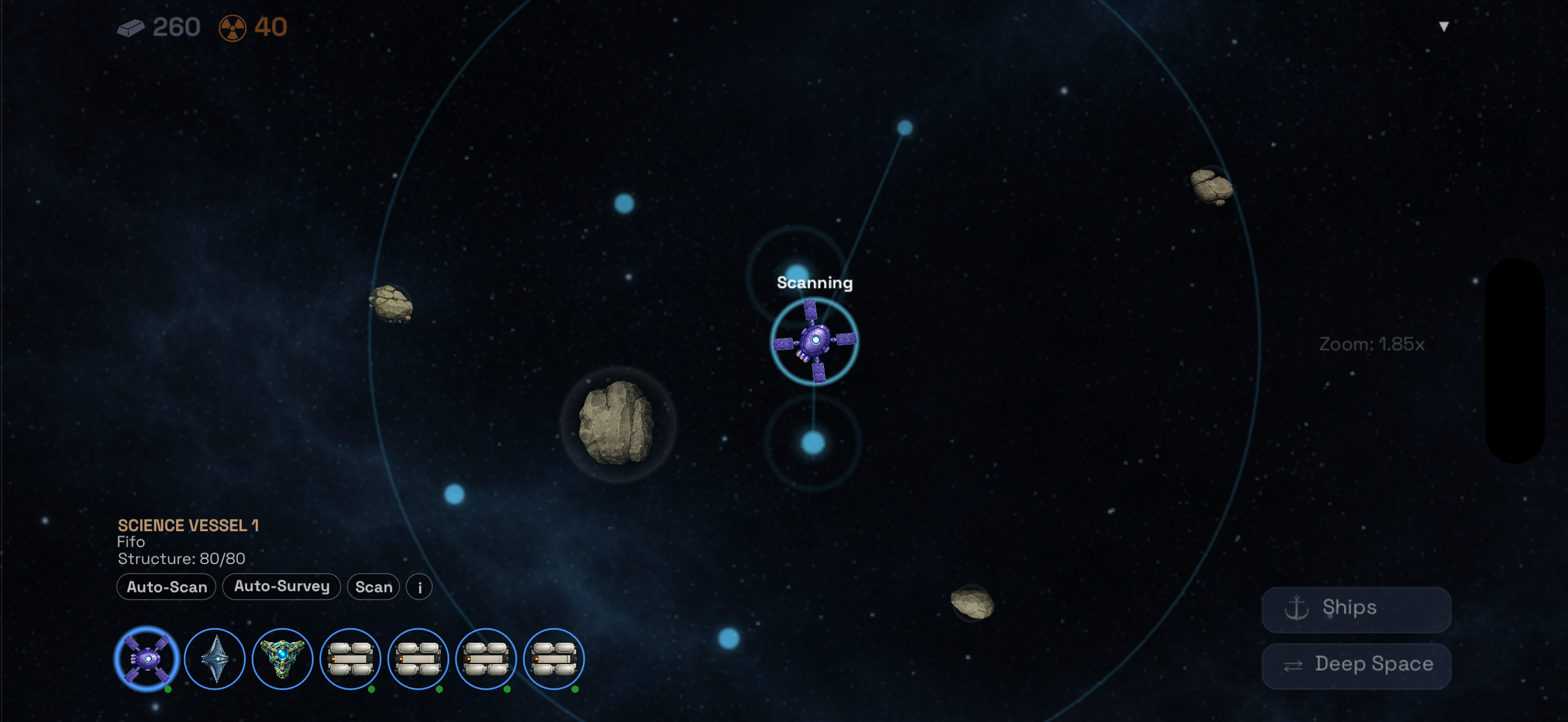The width and height of the screenshot is (1568, 722).
Task: Open the info panel via the i button
Action: [x=418, y=587]
